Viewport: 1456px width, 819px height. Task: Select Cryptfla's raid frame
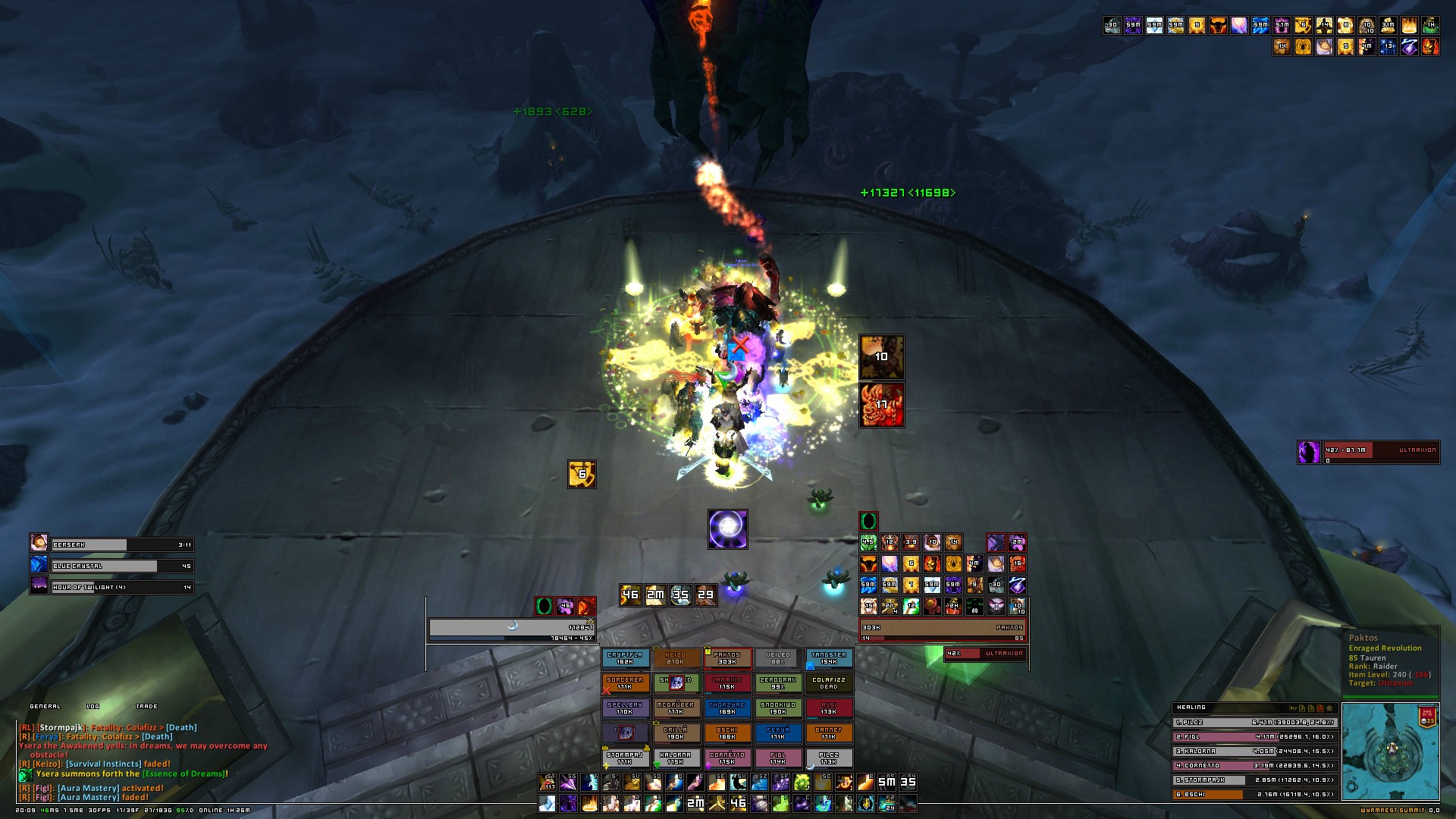coord(625,658)
